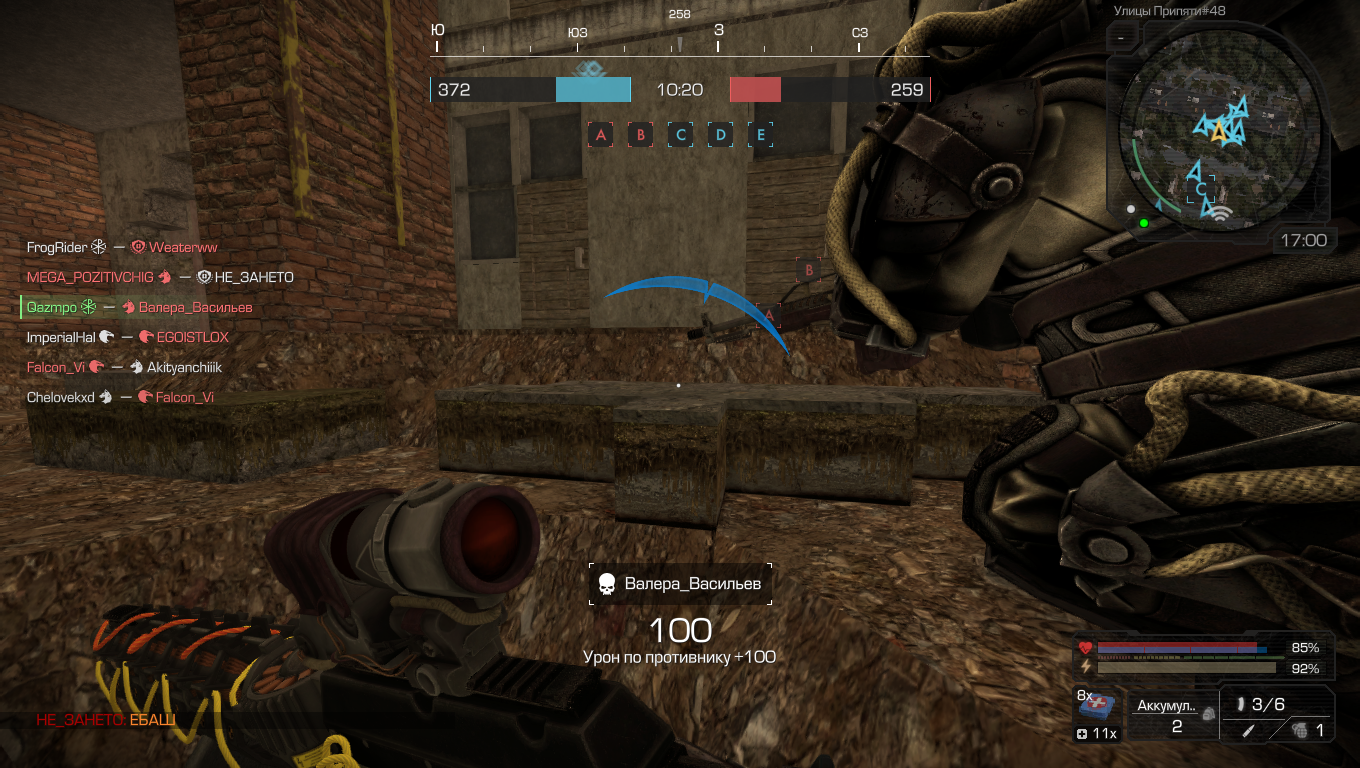Select the Gazmpo kill feed row

click(139, 307)
